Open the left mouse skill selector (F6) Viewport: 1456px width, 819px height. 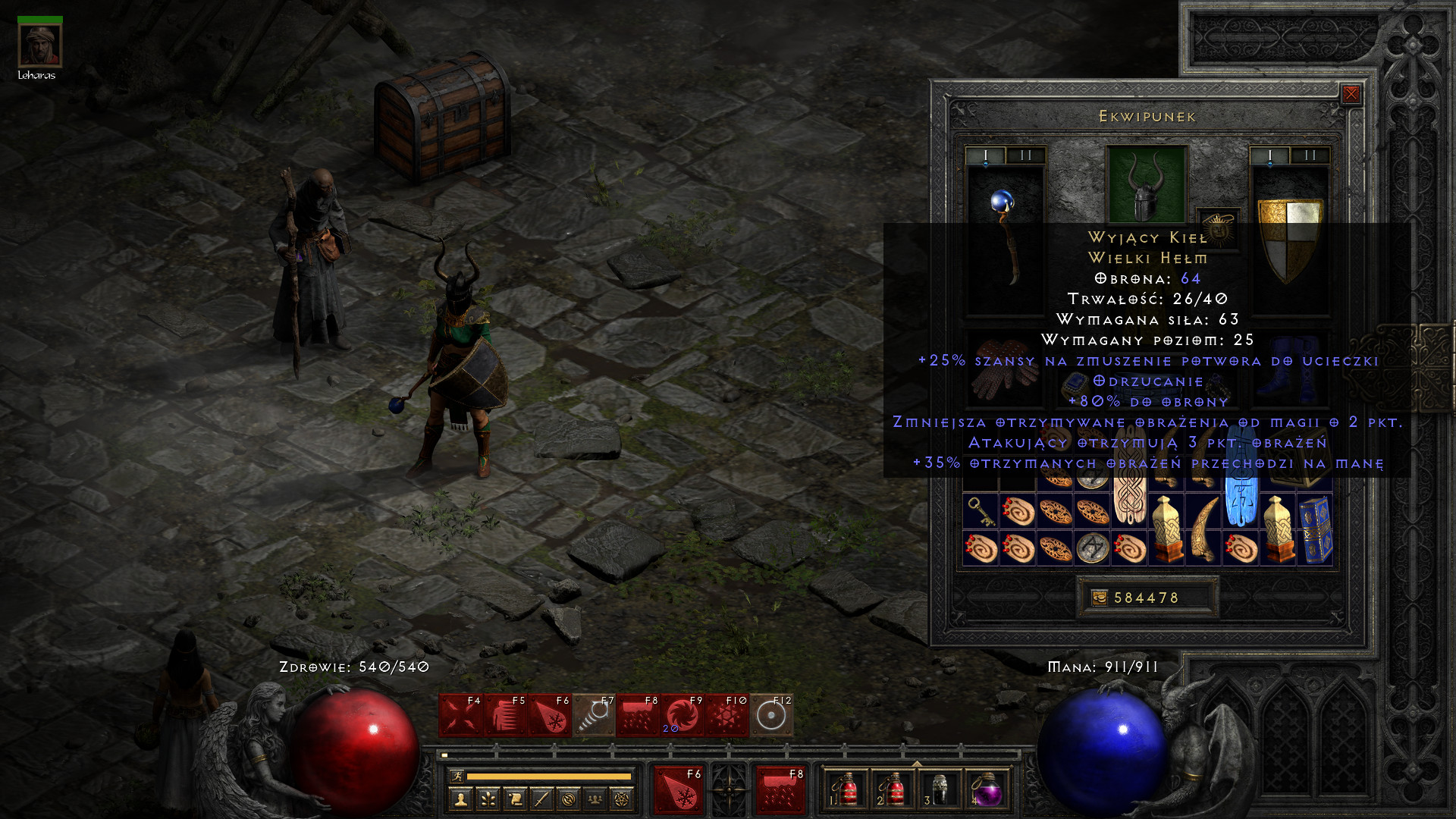point(678,789)
